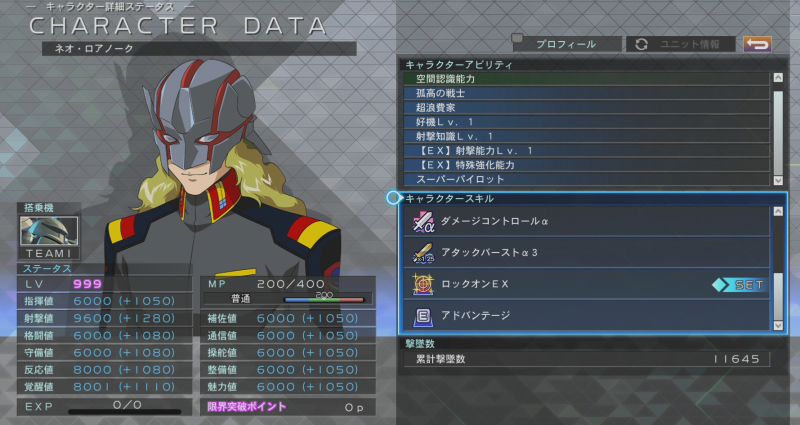Pick the 好機Lv.1 ability row
Screen dimensions: 800x425
(586, 122)
